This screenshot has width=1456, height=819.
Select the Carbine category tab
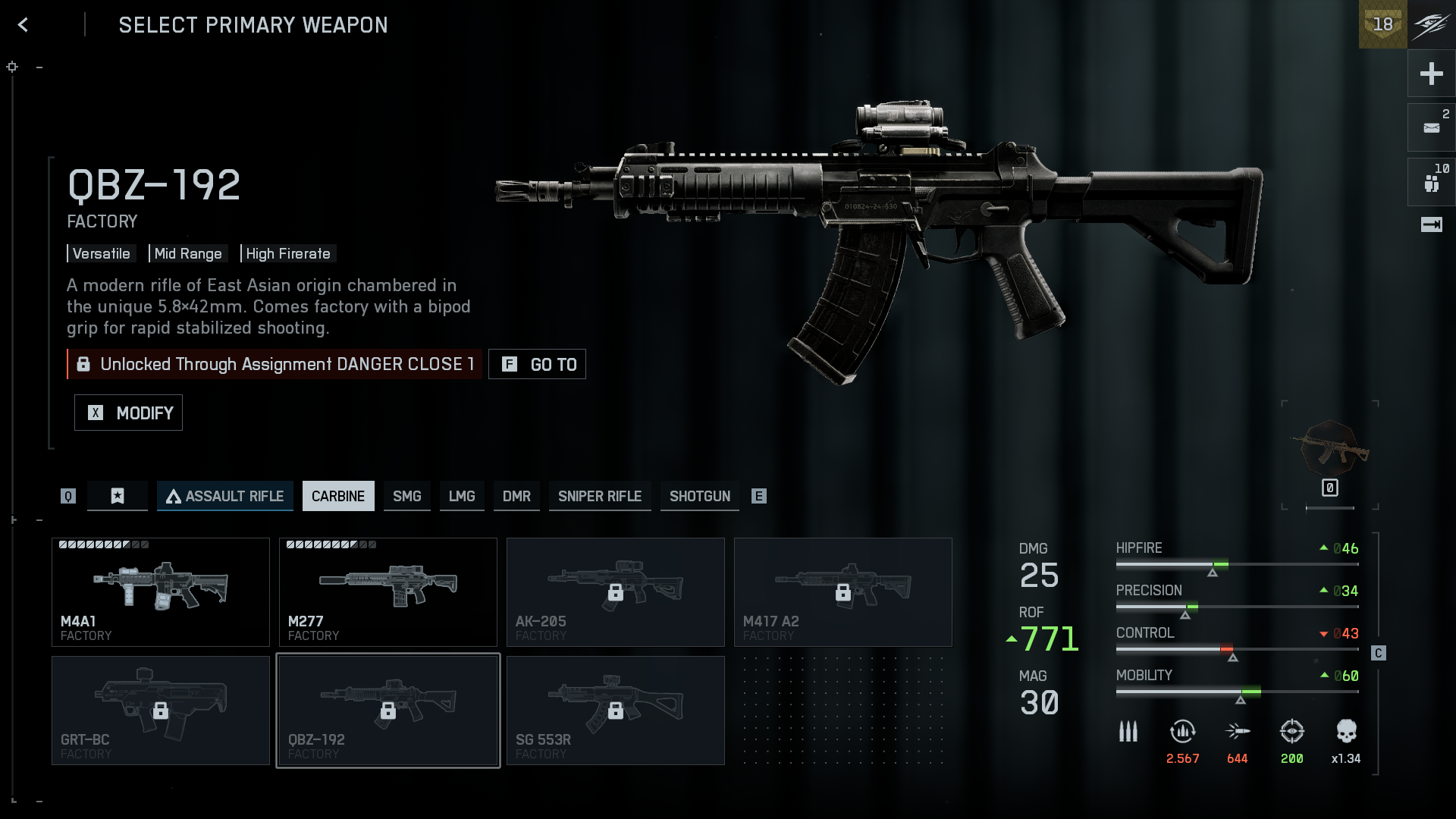point(337,496)
